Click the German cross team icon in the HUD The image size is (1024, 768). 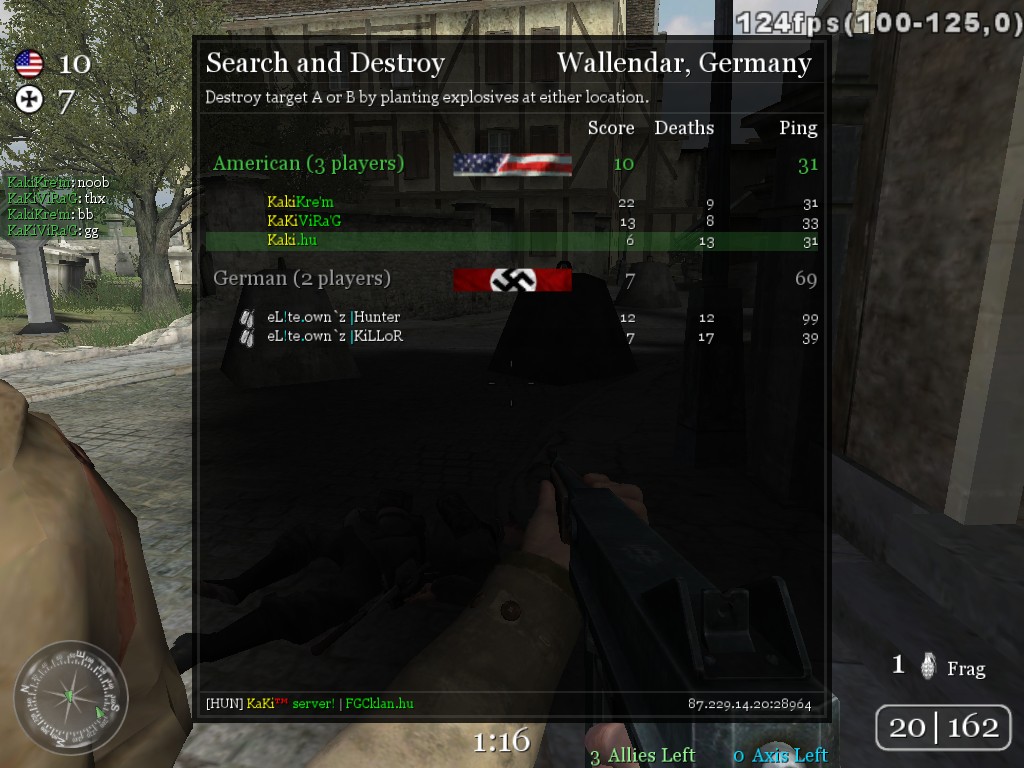[29, 99]
